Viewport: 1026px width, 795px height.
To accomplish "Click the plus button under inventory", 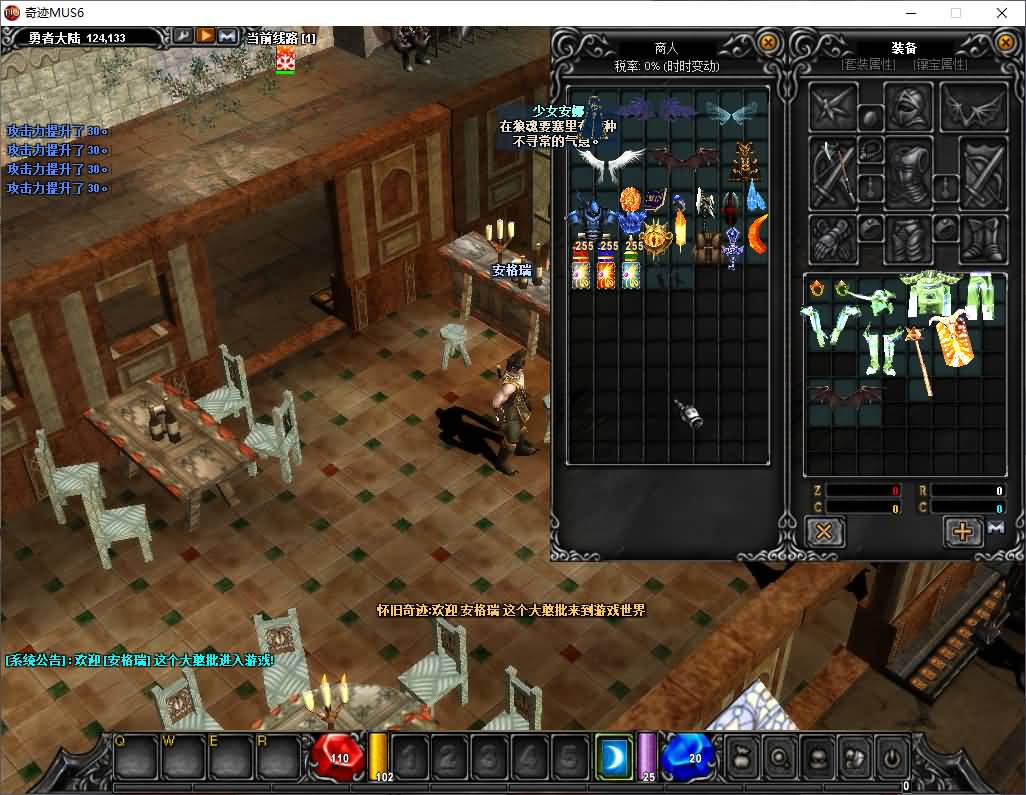I will tap(962, 531).
